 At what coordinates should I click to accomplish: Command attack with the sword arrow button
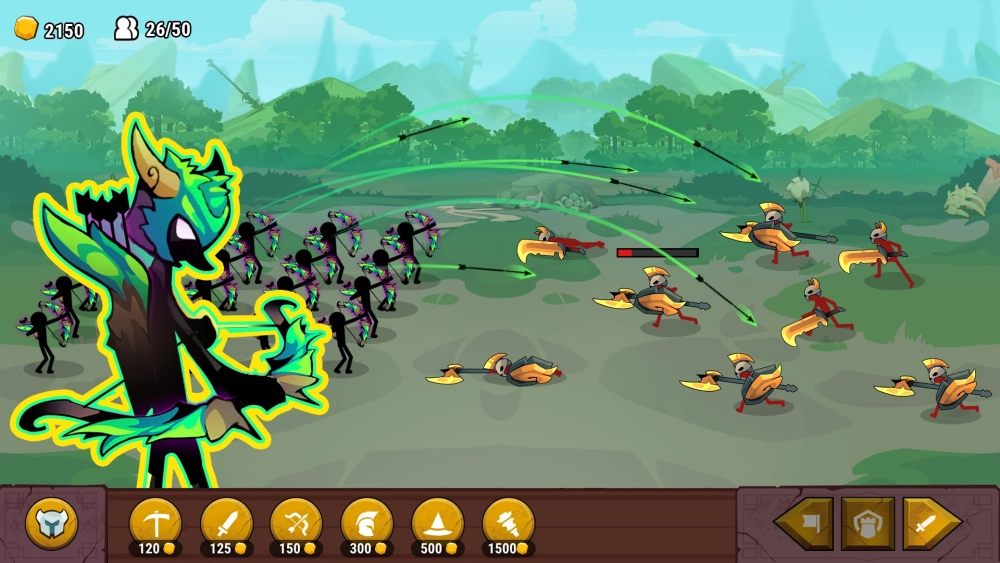pos(930,523)
